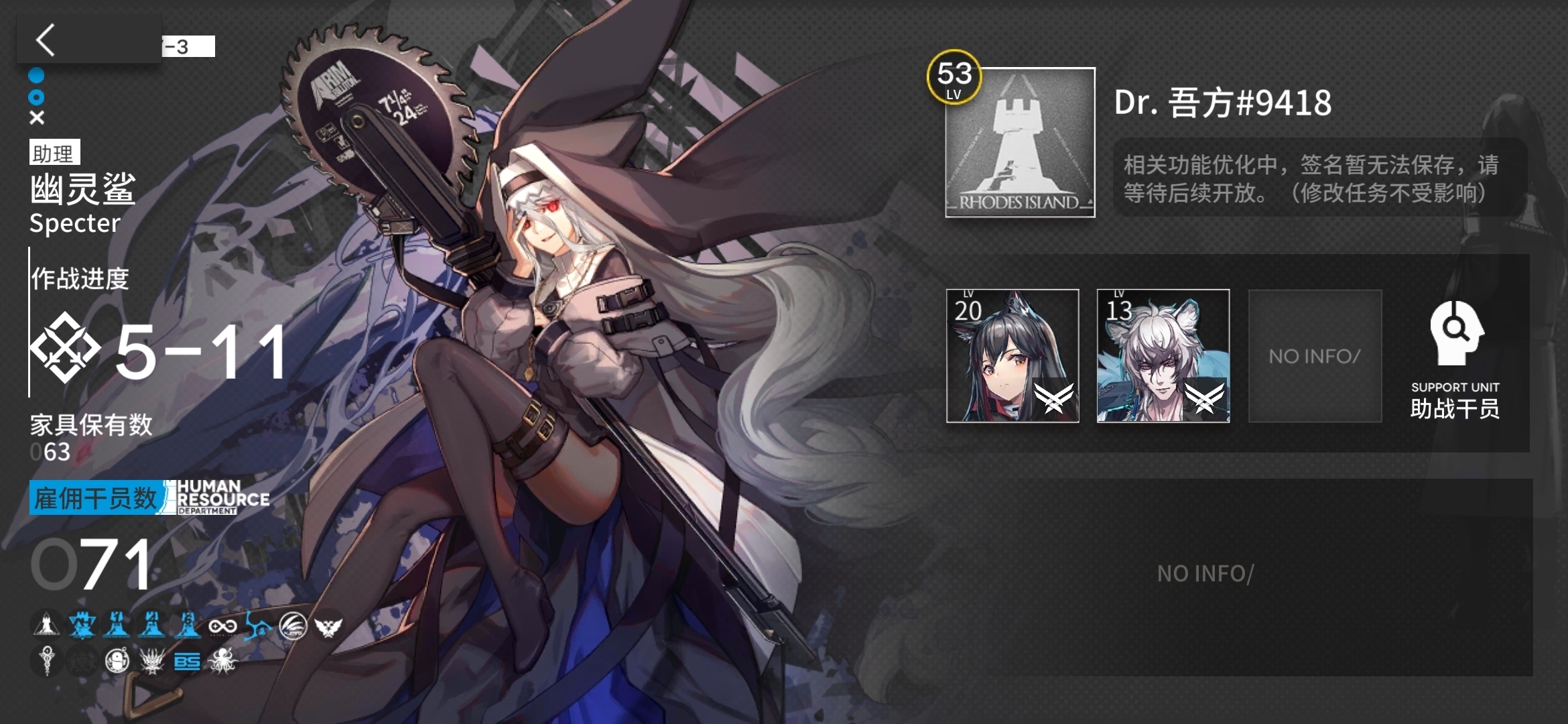
Task: Open the Rhodes Island profile avatar
Action: [1020, 143]
